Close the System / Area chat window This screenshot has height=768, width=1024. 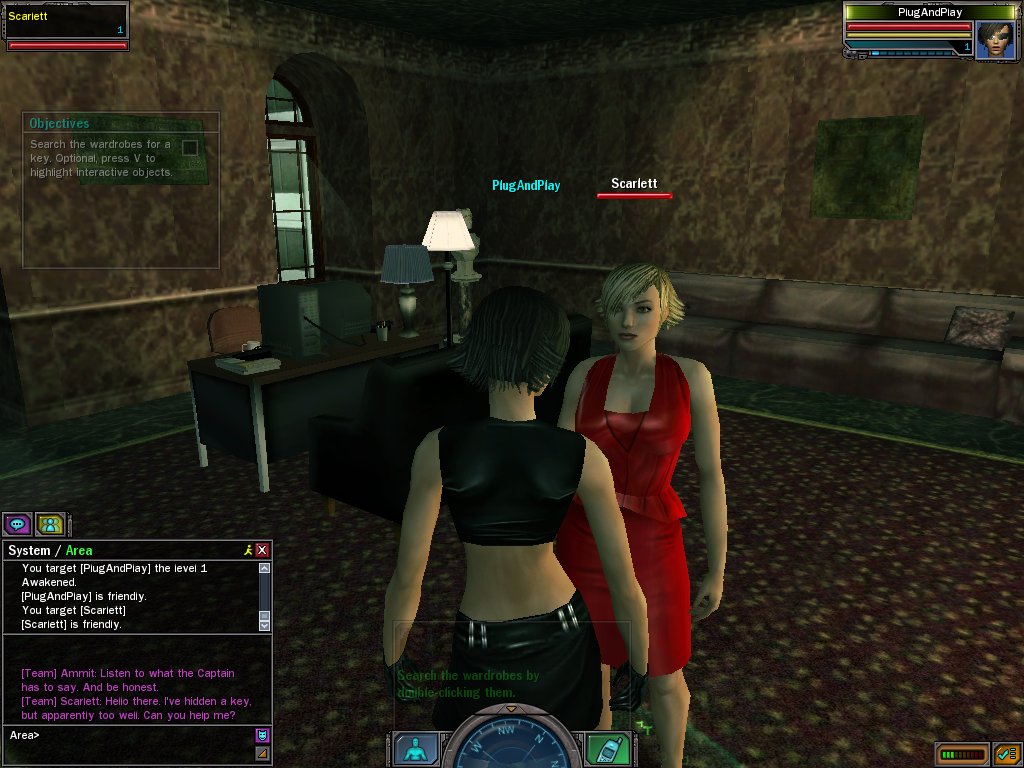click(262, 550)
